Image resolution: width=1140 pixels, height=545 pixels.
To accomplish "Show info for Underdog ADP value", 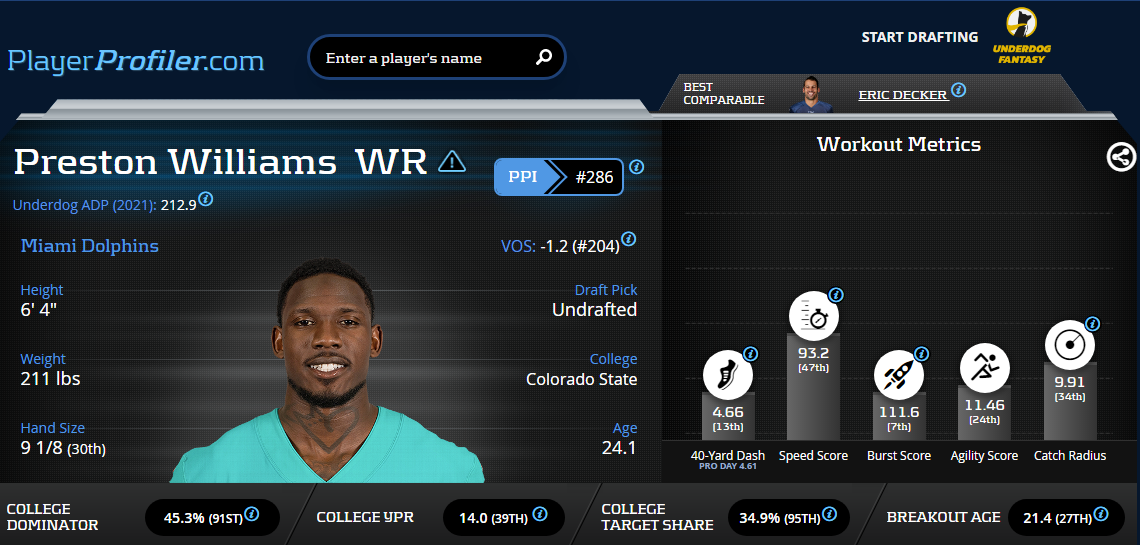I will tap(205, 199).
